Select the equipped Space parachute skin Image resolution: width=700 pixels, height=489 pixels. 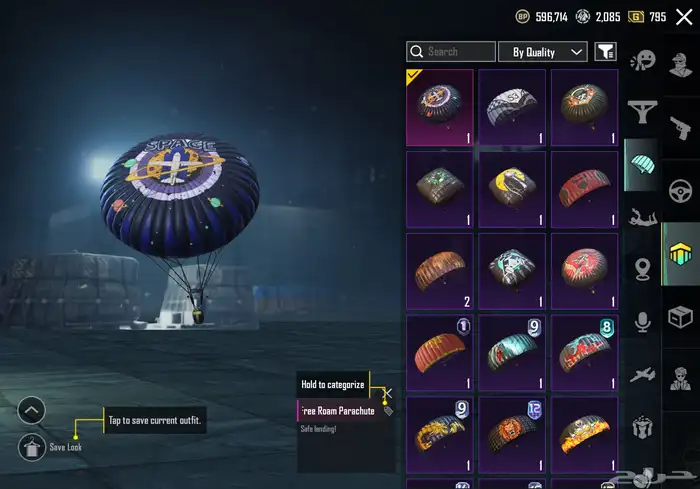coord(440,107)
